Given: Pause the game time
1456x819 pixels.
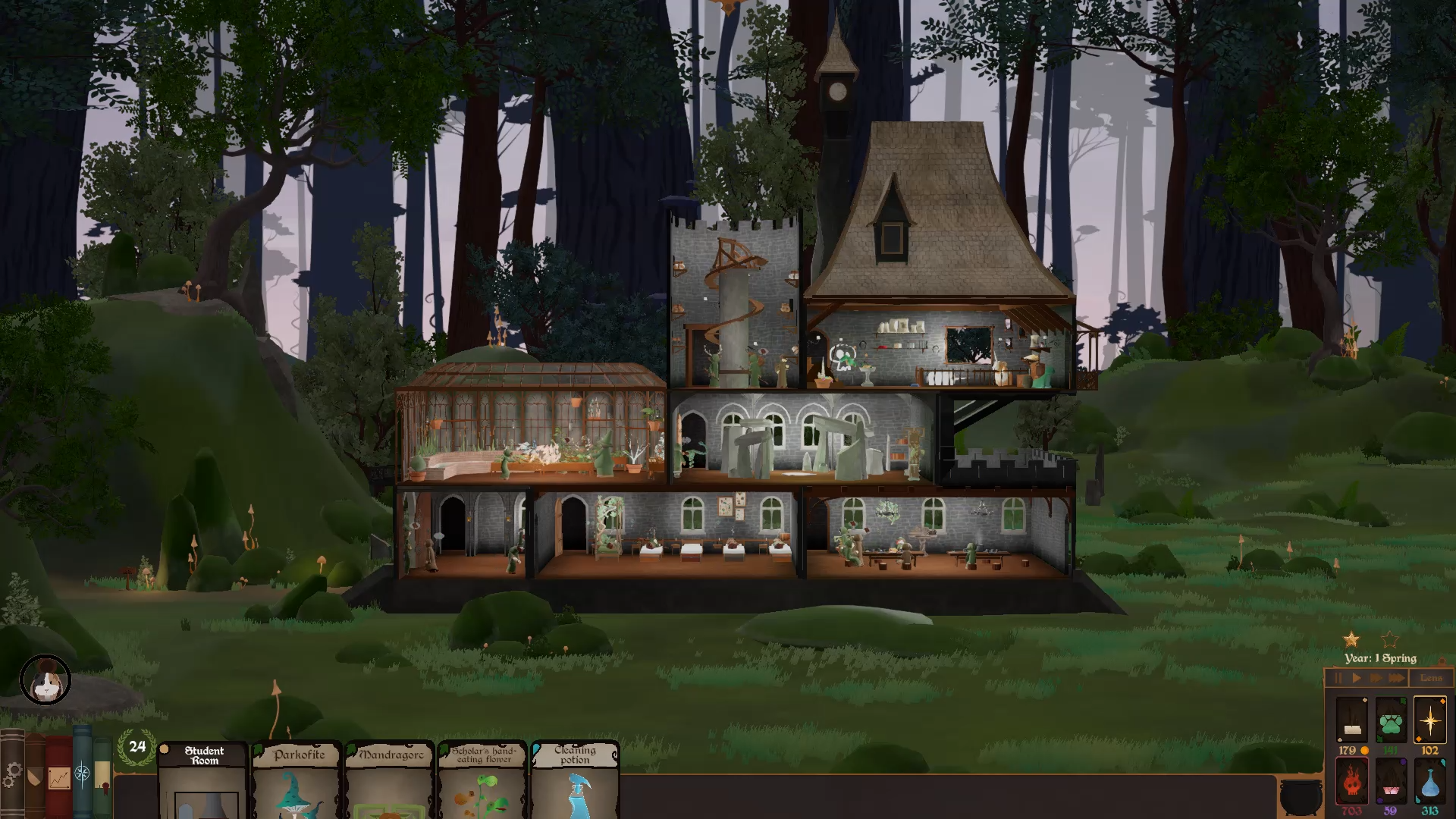Looking at the screenshot, I should point(1338,678).
